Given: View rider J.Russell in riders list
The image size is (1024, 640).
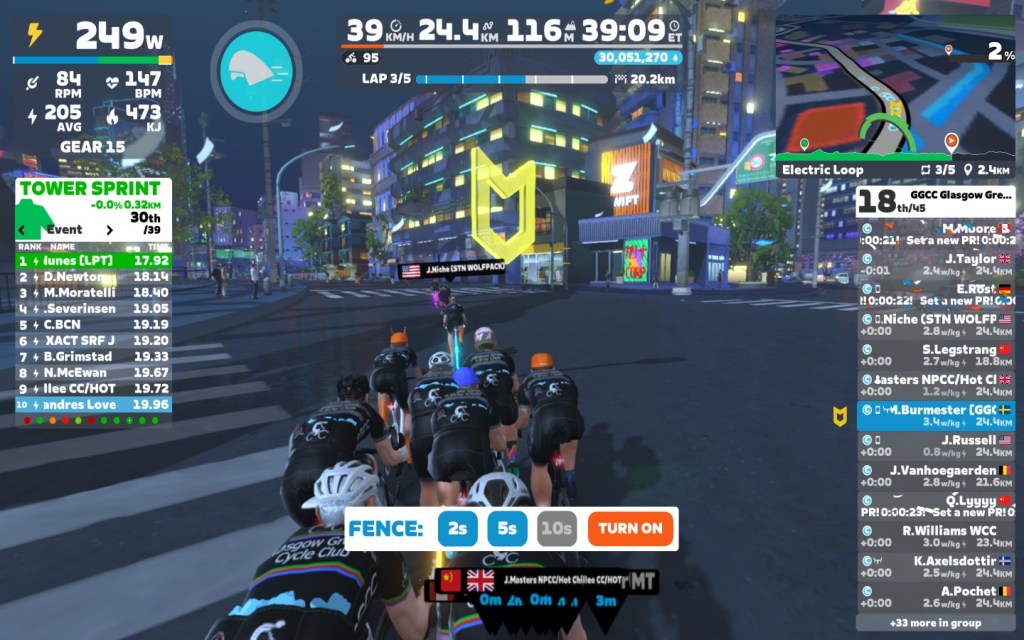Looking at the screenshot, I should [936, 445].
